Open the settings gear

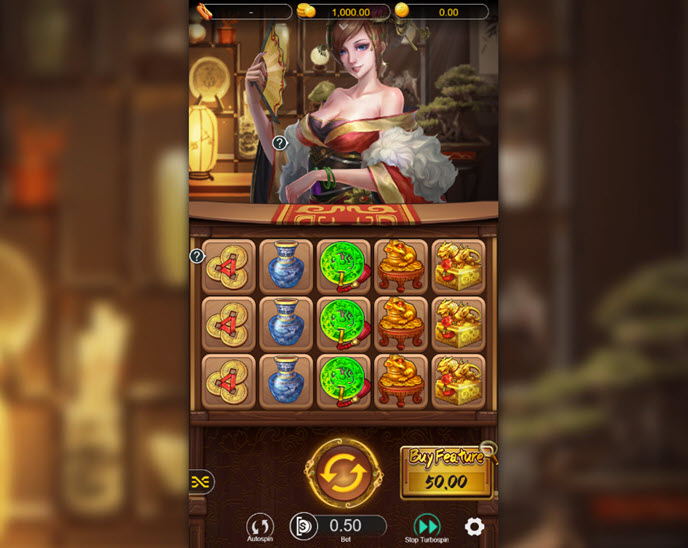click(474, 526)
